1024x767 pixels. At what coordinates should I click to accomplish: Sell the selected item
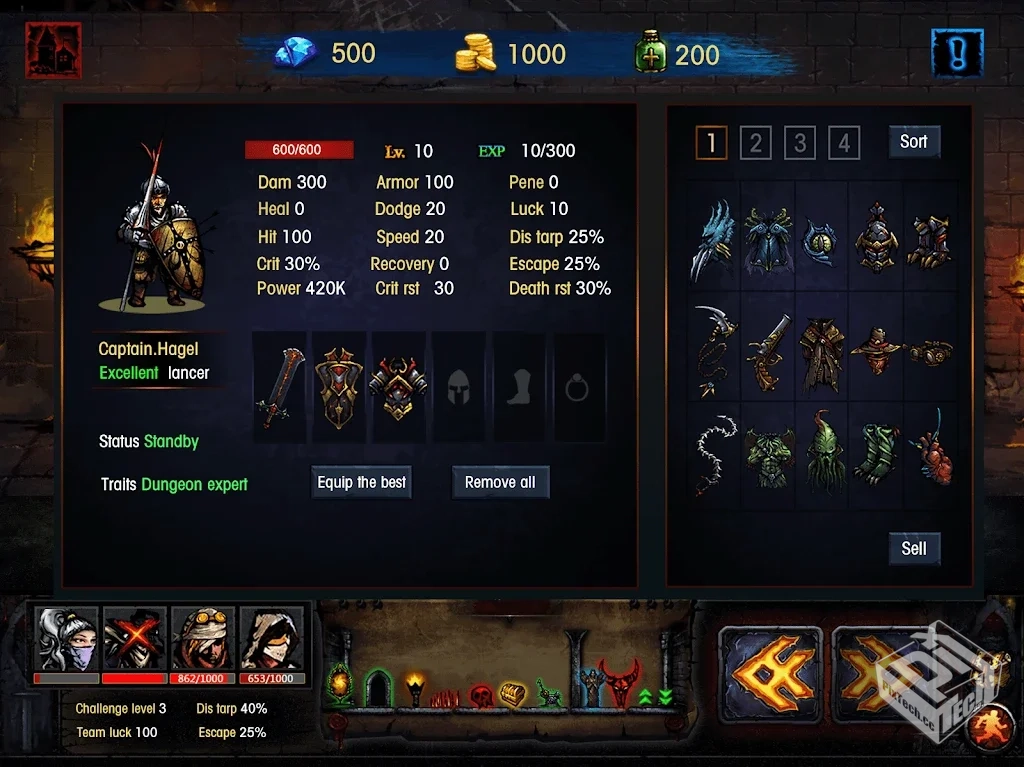(x=914, y=548)
